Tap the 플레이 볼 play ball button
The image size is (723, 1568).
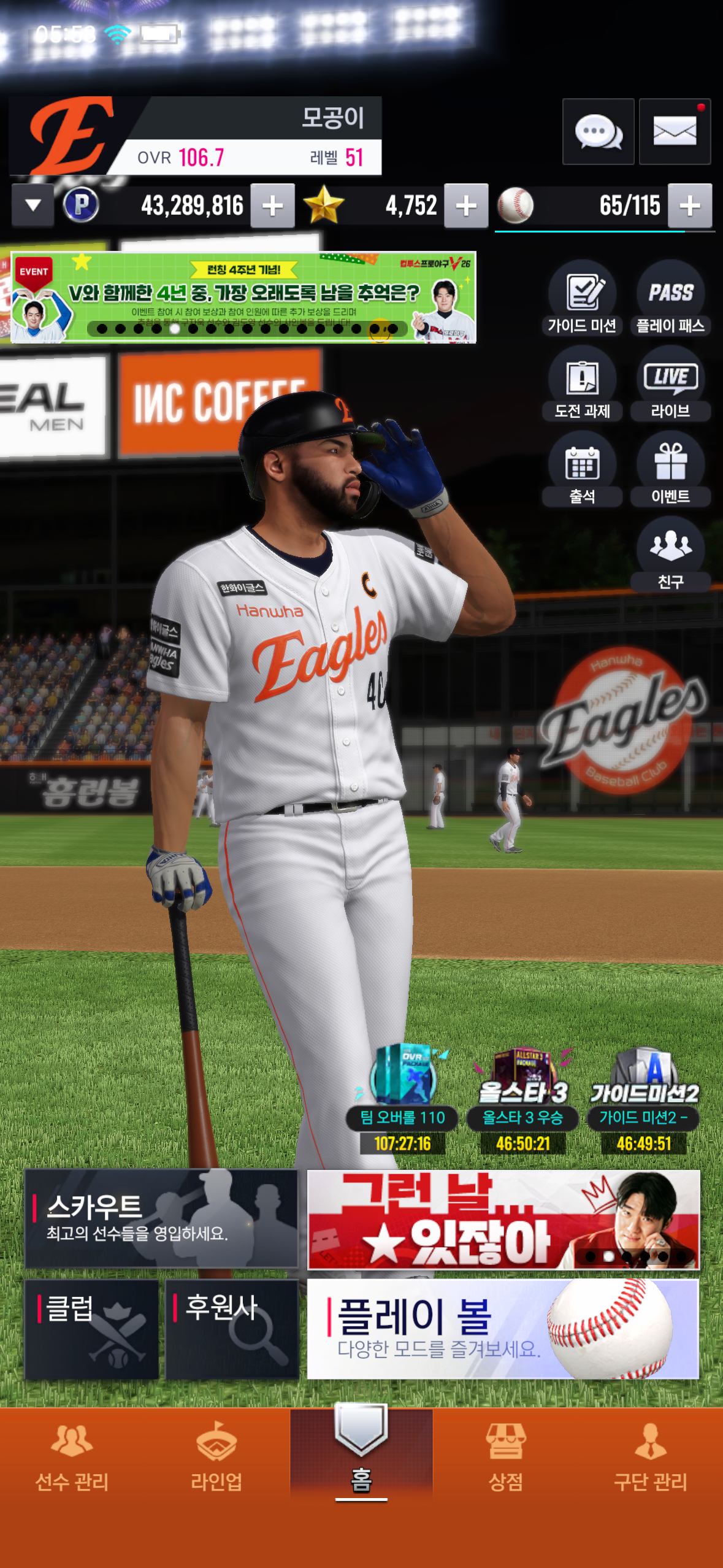coord(502,1329)
